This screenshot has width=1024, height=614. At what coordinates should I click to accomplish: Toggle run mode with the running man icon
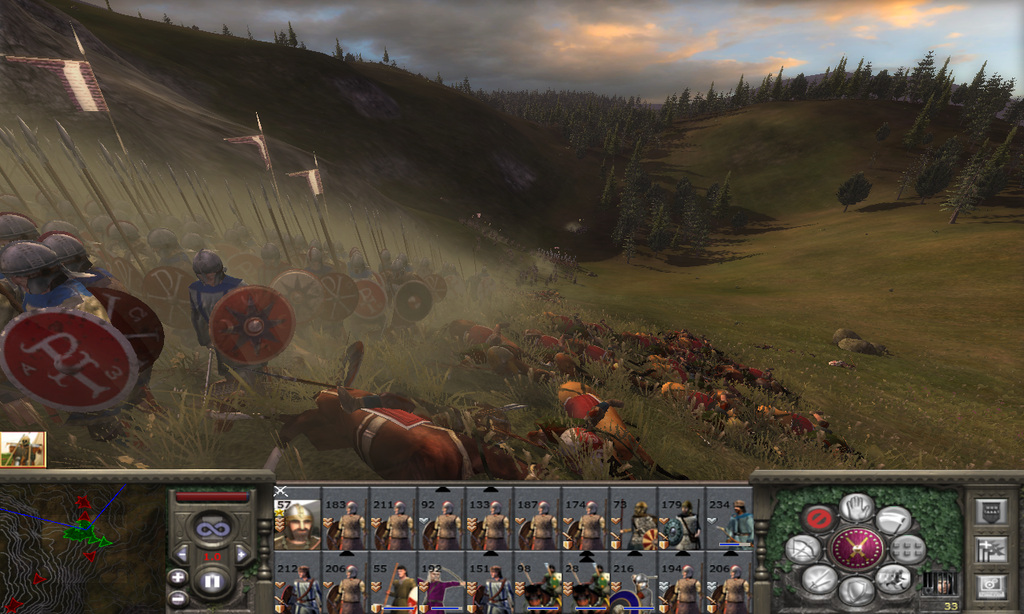pos(894,579)
